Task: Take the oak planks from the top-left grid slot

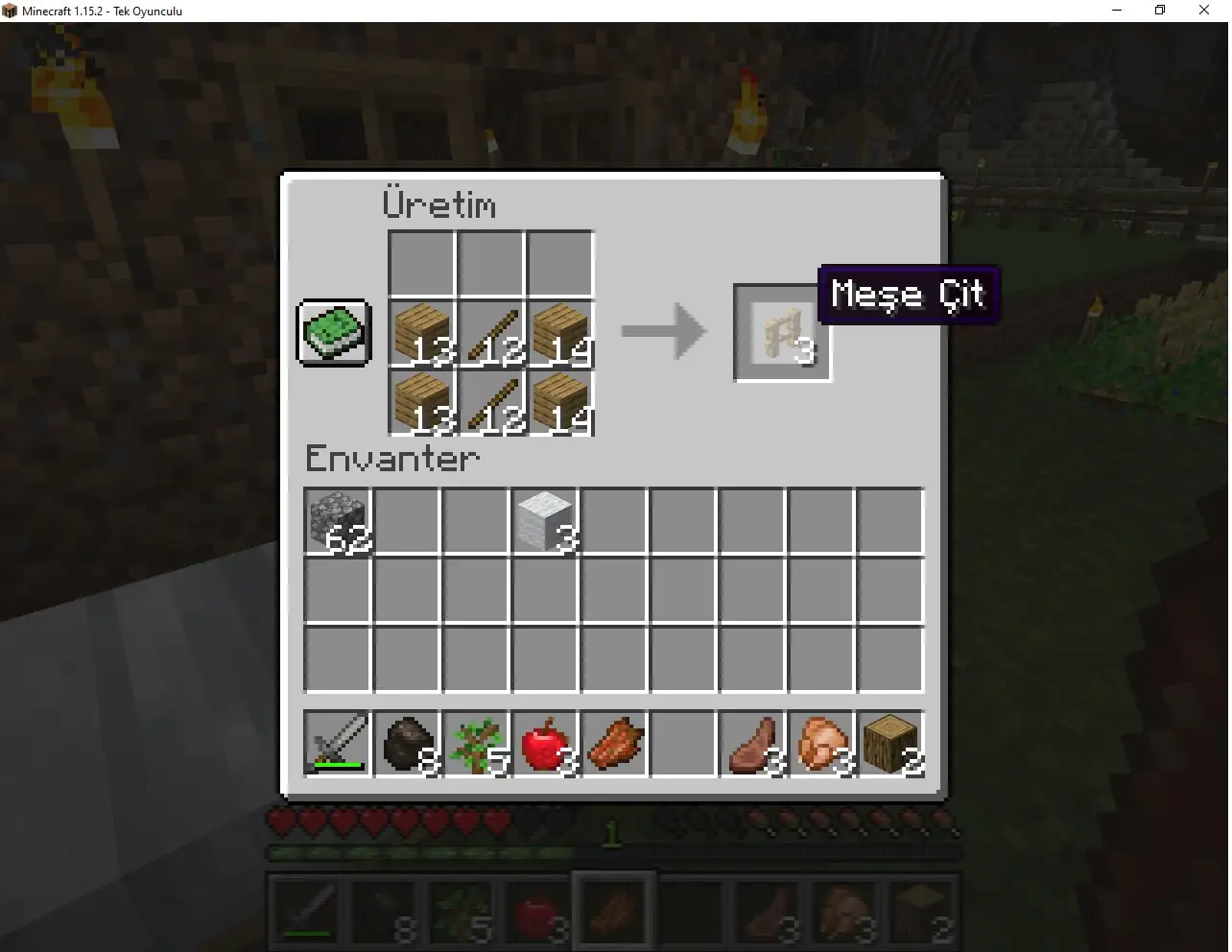Action: coord(421,333)
